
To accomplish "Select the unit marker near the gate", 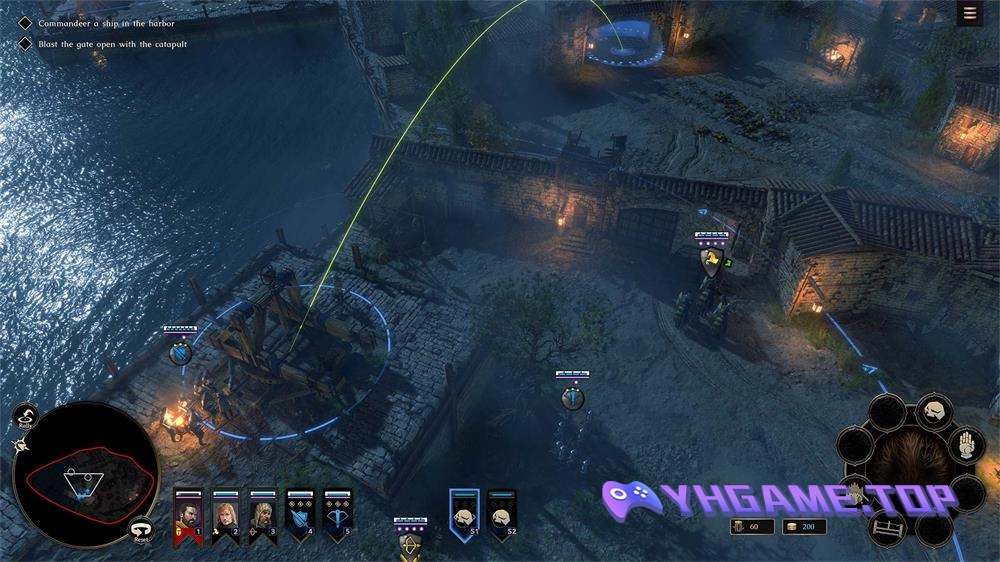I will [x=711, y=262].
